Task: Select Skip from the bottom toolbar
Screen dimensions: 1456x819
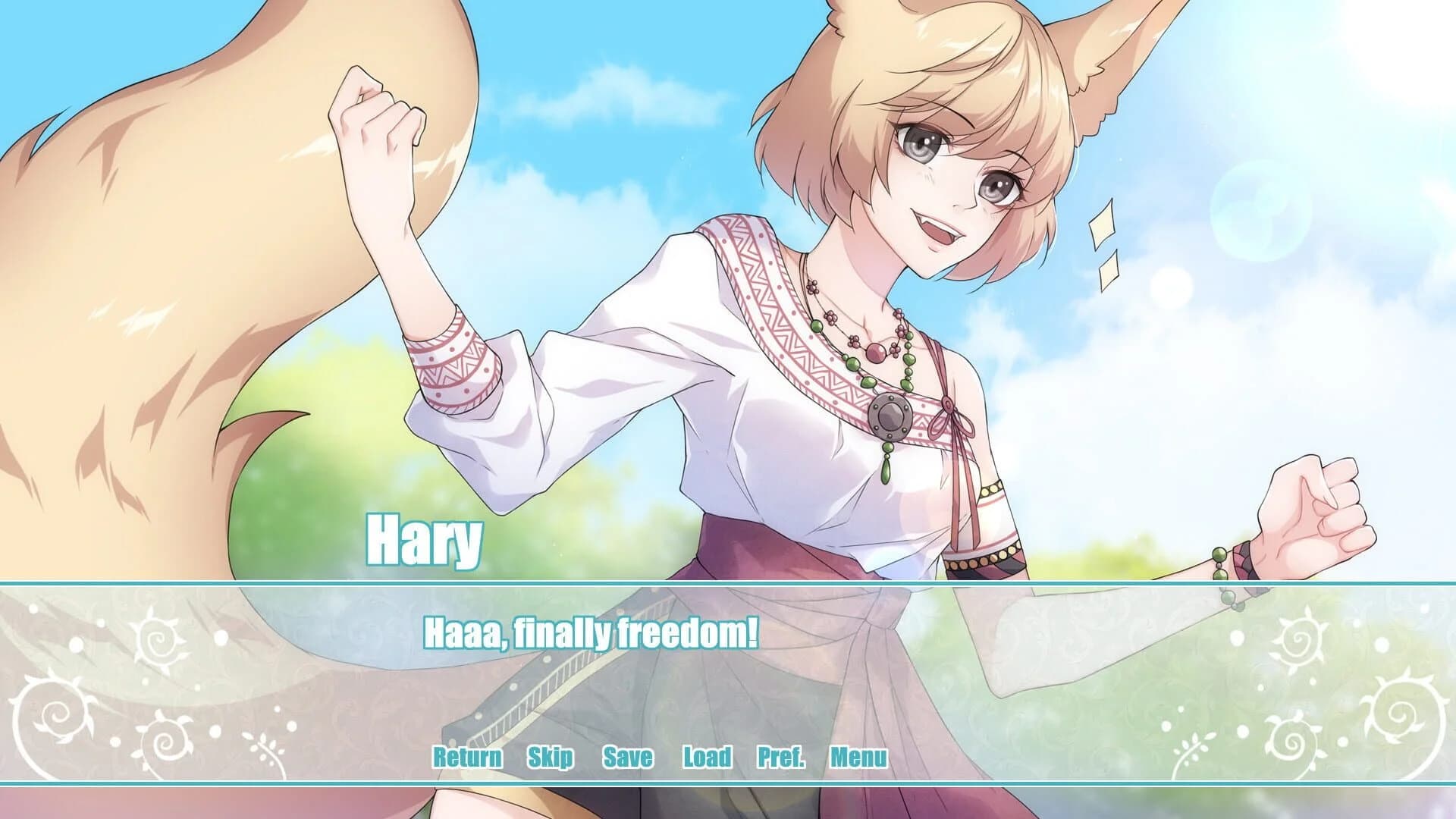Action: pyautogui.click(x=551, y=756)
